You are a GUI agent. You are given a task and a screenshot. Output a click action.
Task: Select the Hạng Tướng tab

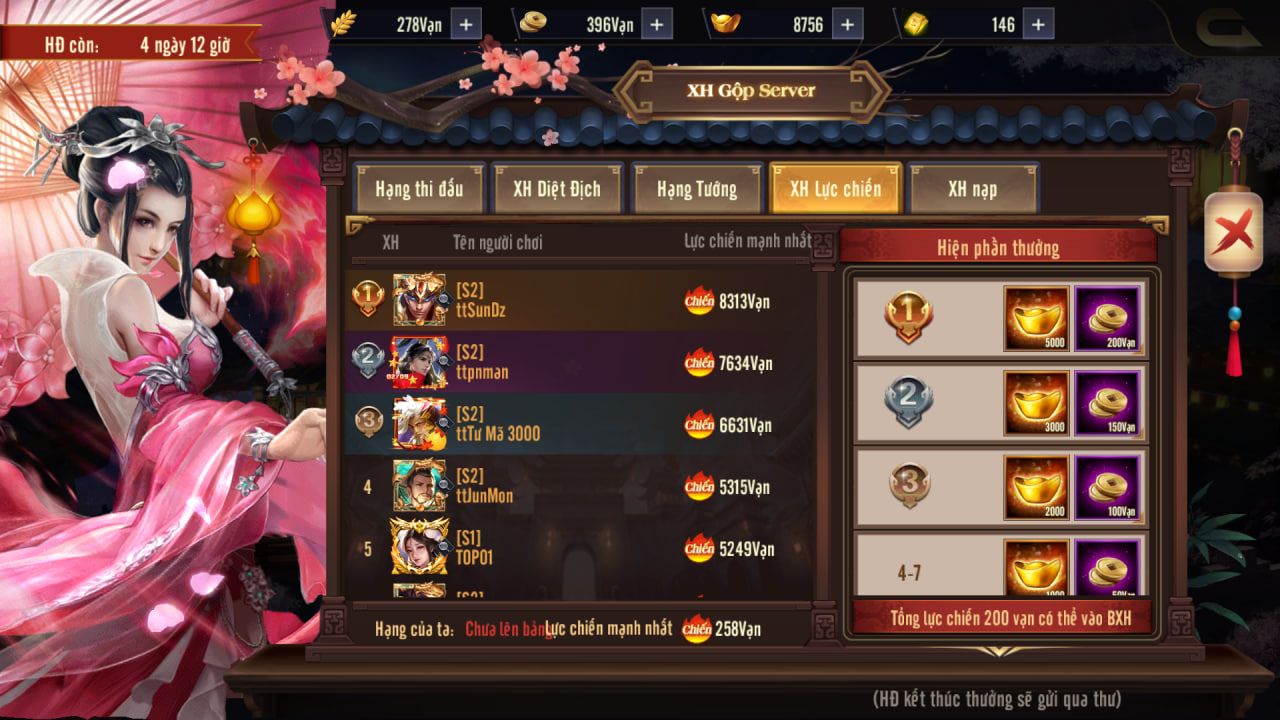(x=697, y=189)
